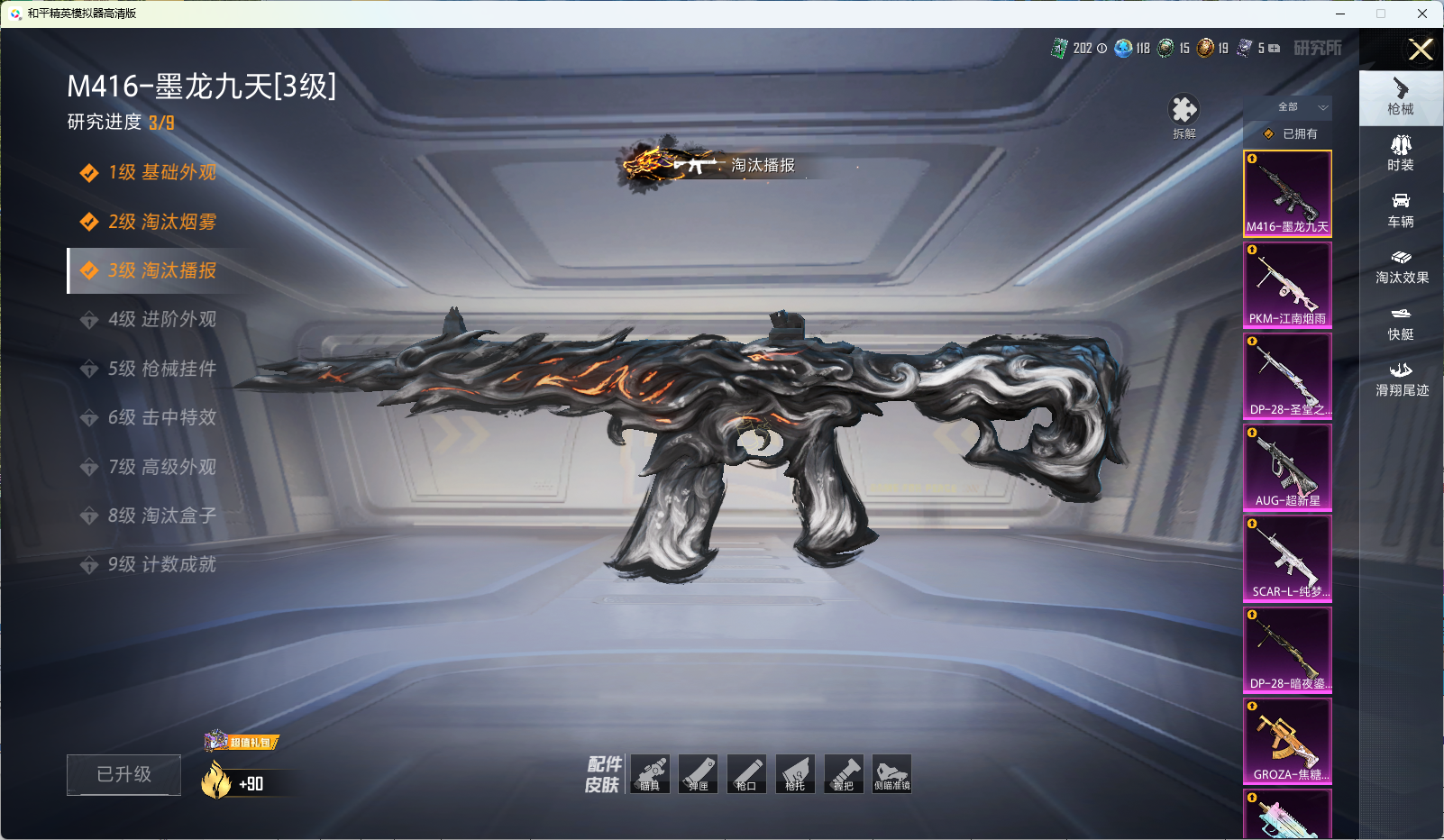The width and height of the screenshot is (1444, 840).
Task: Select the PKM-江南烟雨 skin thumbnail
Action: pyautogui.click(x=1287, y=286)
